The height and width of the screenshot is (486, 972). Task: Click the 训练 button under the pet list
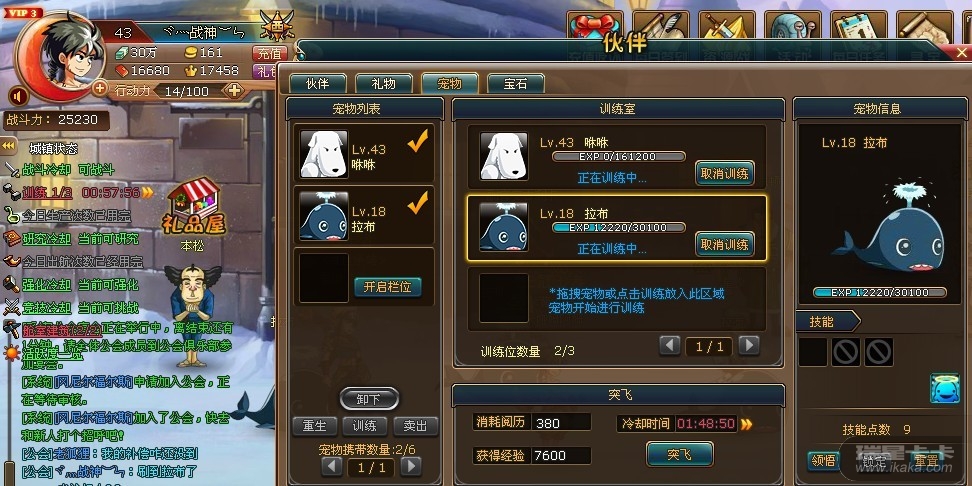pyautogui.click(x=365, y=426)
